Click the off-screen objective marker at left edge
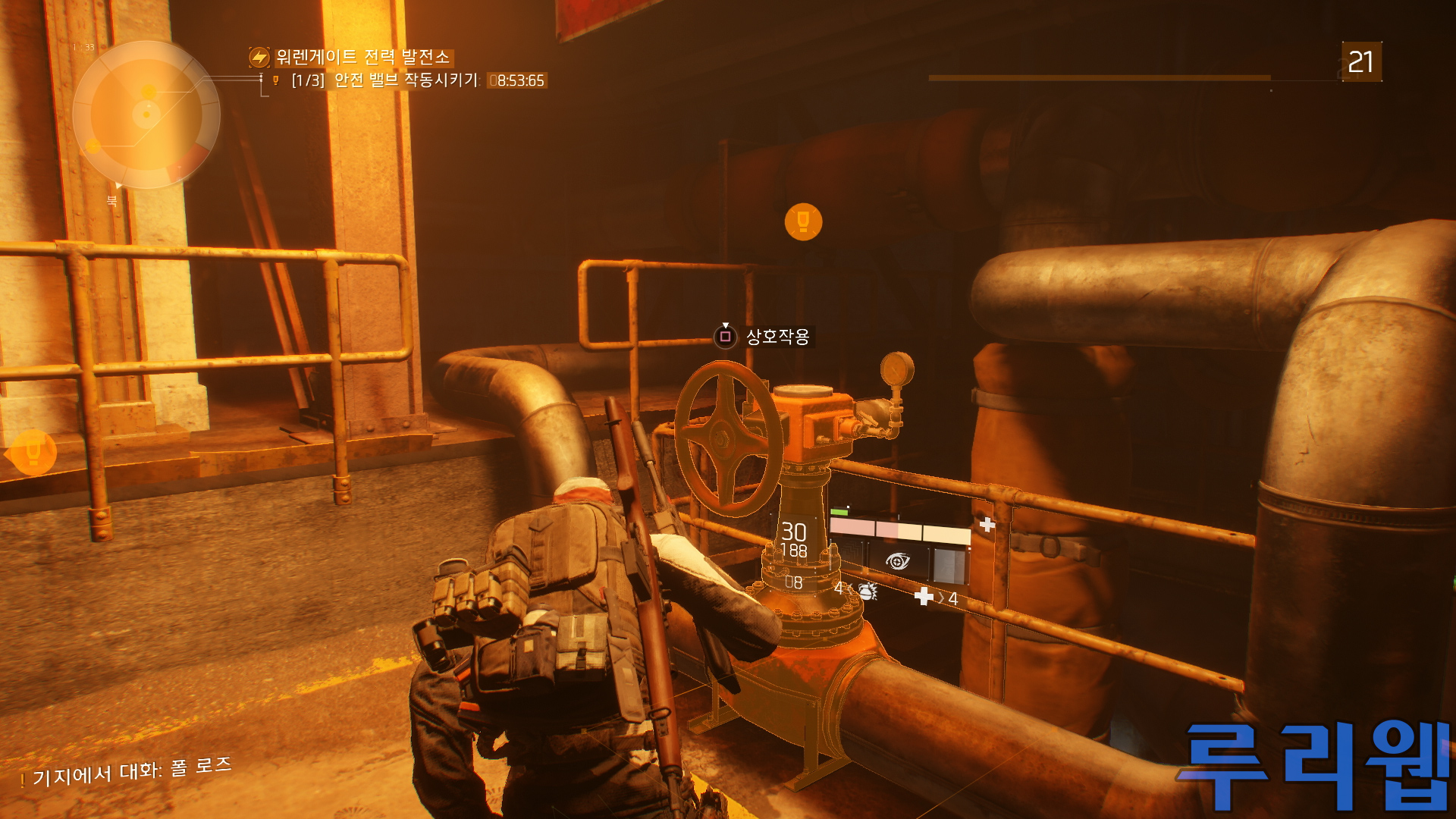 [32, 453]
